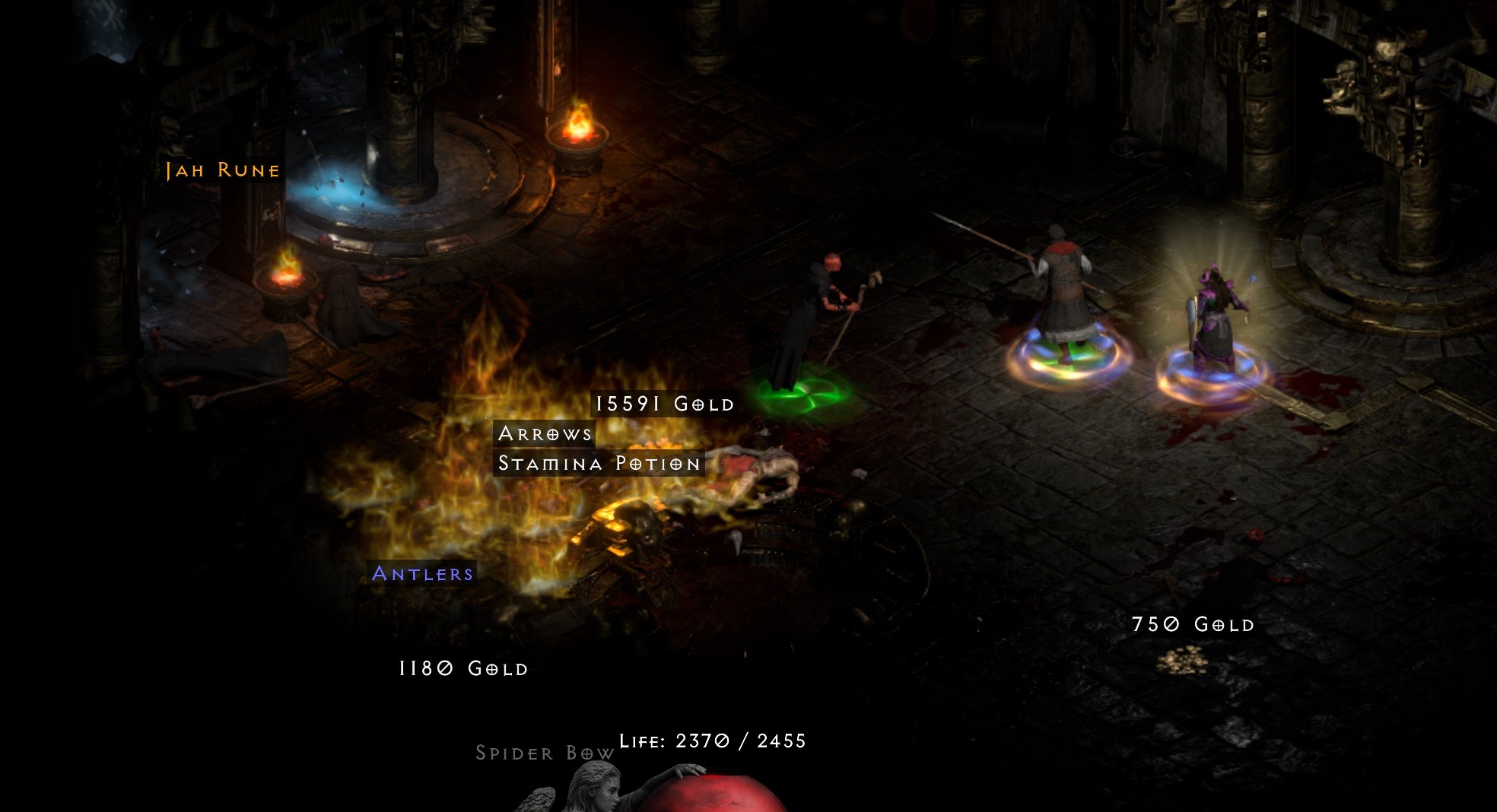
Task: Pick up the Jah Rune
Action: tap(221, 170)
